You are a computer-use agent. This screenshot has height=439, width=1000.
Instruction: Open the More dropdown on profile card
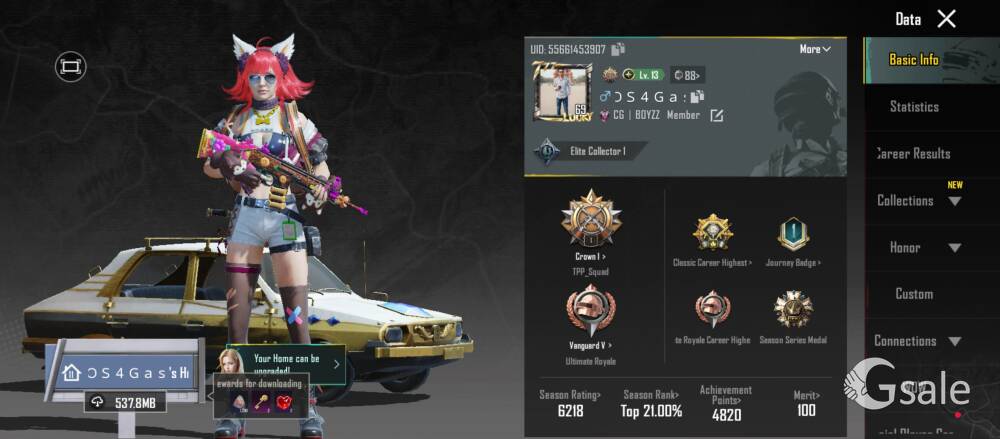(815, 49)
